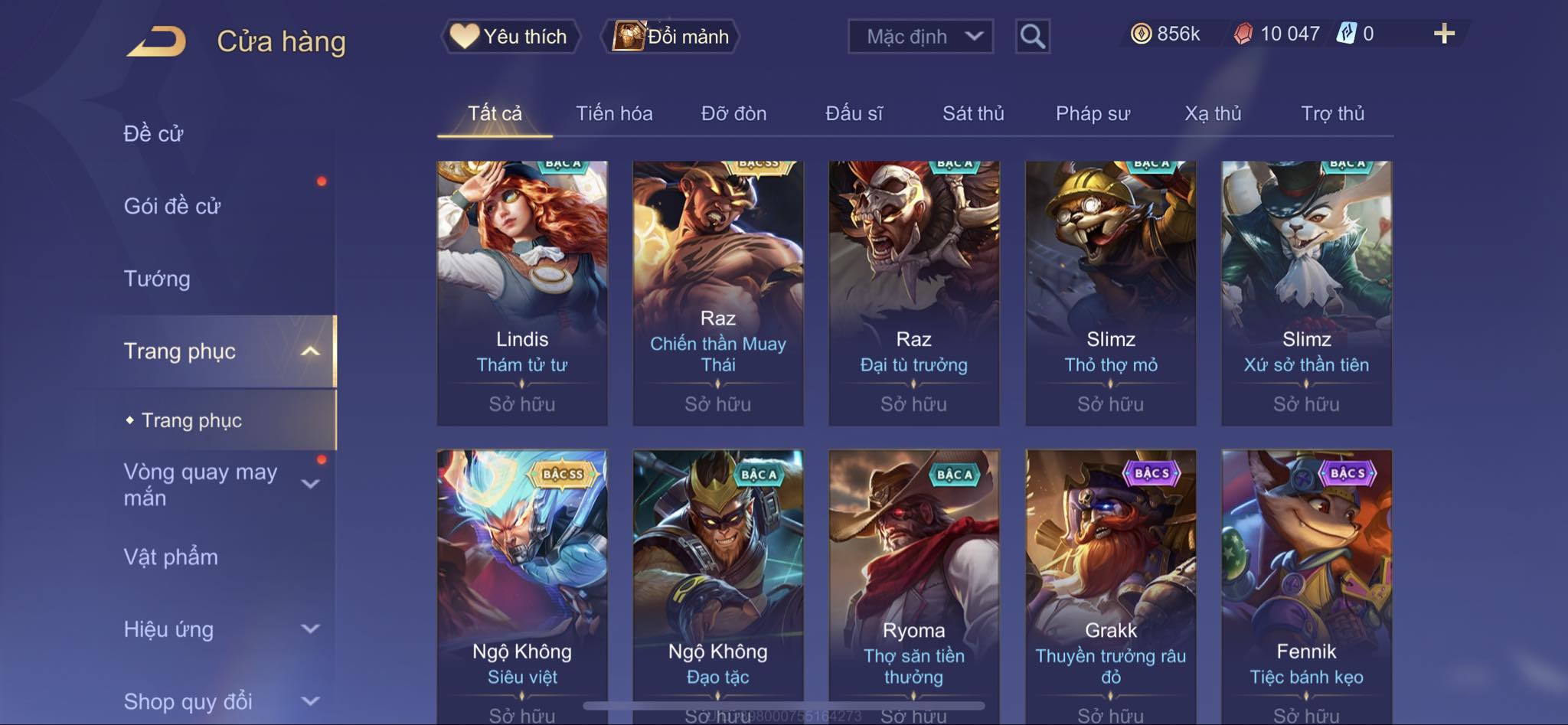The width and height of the screenshot is (1568, 725).
Task: Show the Đỡ đòn skin category
Action: (733, 113)
